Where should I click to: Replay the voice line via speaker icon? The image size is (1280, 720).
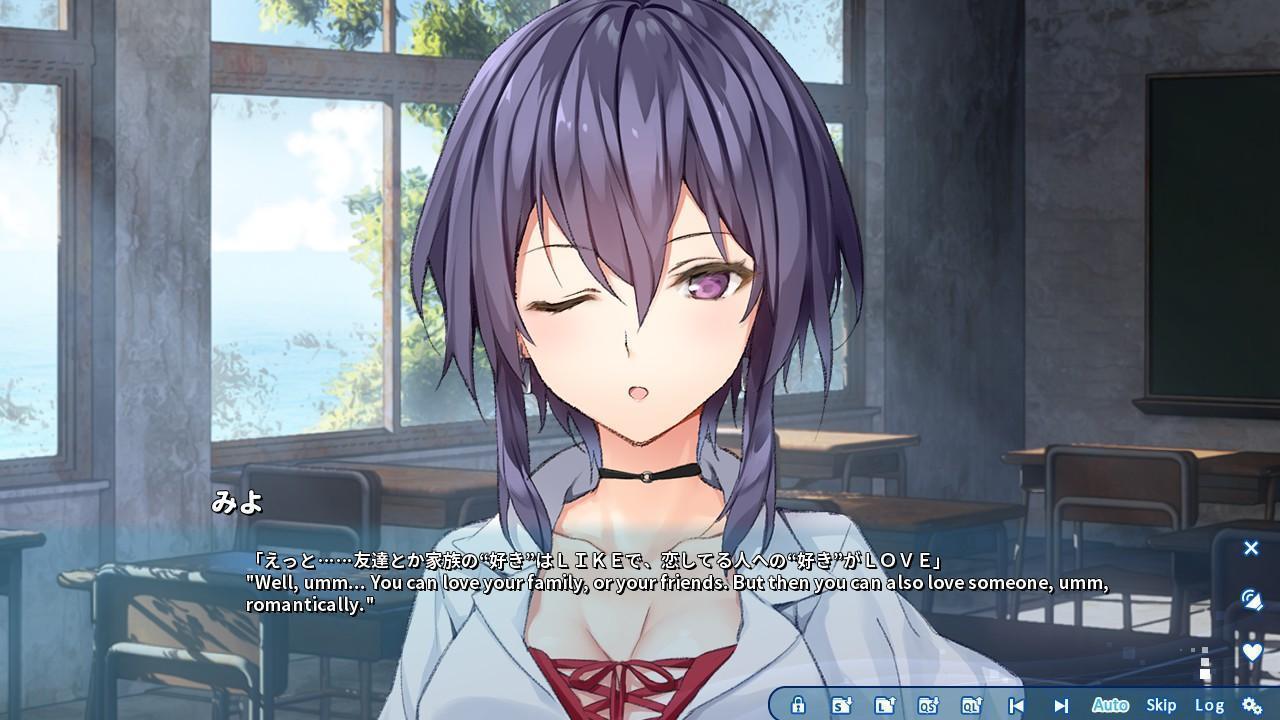1251,600
